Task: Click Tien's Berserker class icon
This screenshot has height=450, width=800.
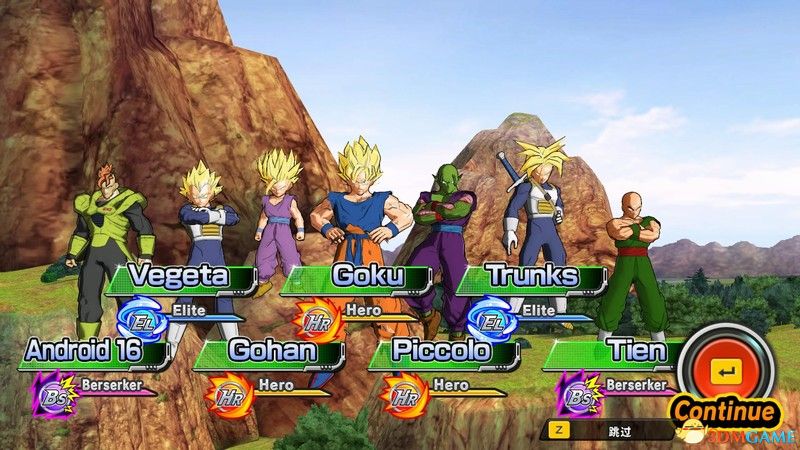Action: pyautogui.click(x=578, y=392)
